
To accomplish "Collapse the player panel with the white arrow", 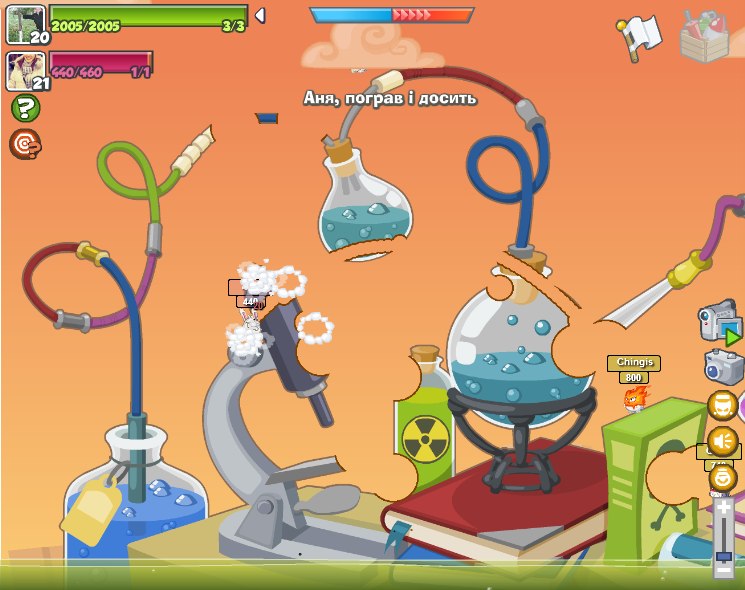I will (260, 15).
